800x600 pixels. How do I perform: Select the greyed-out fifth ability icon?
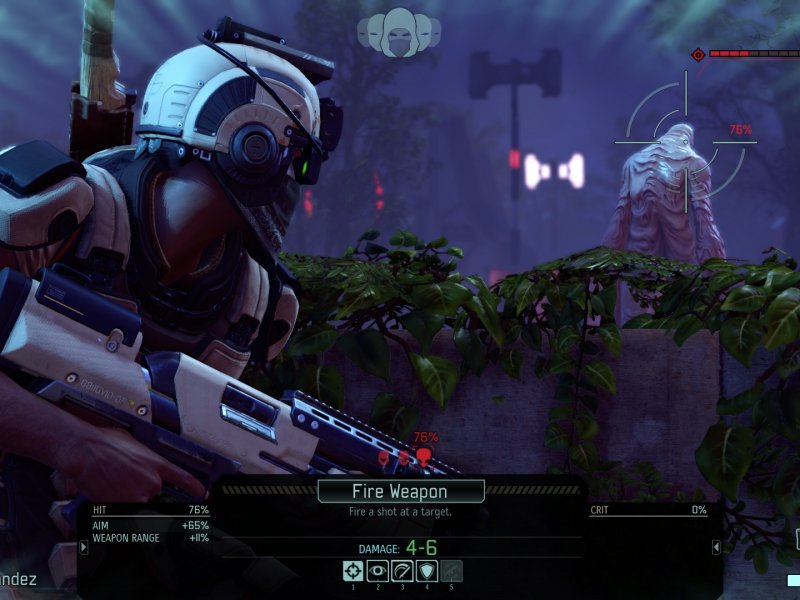click(451, 571)
